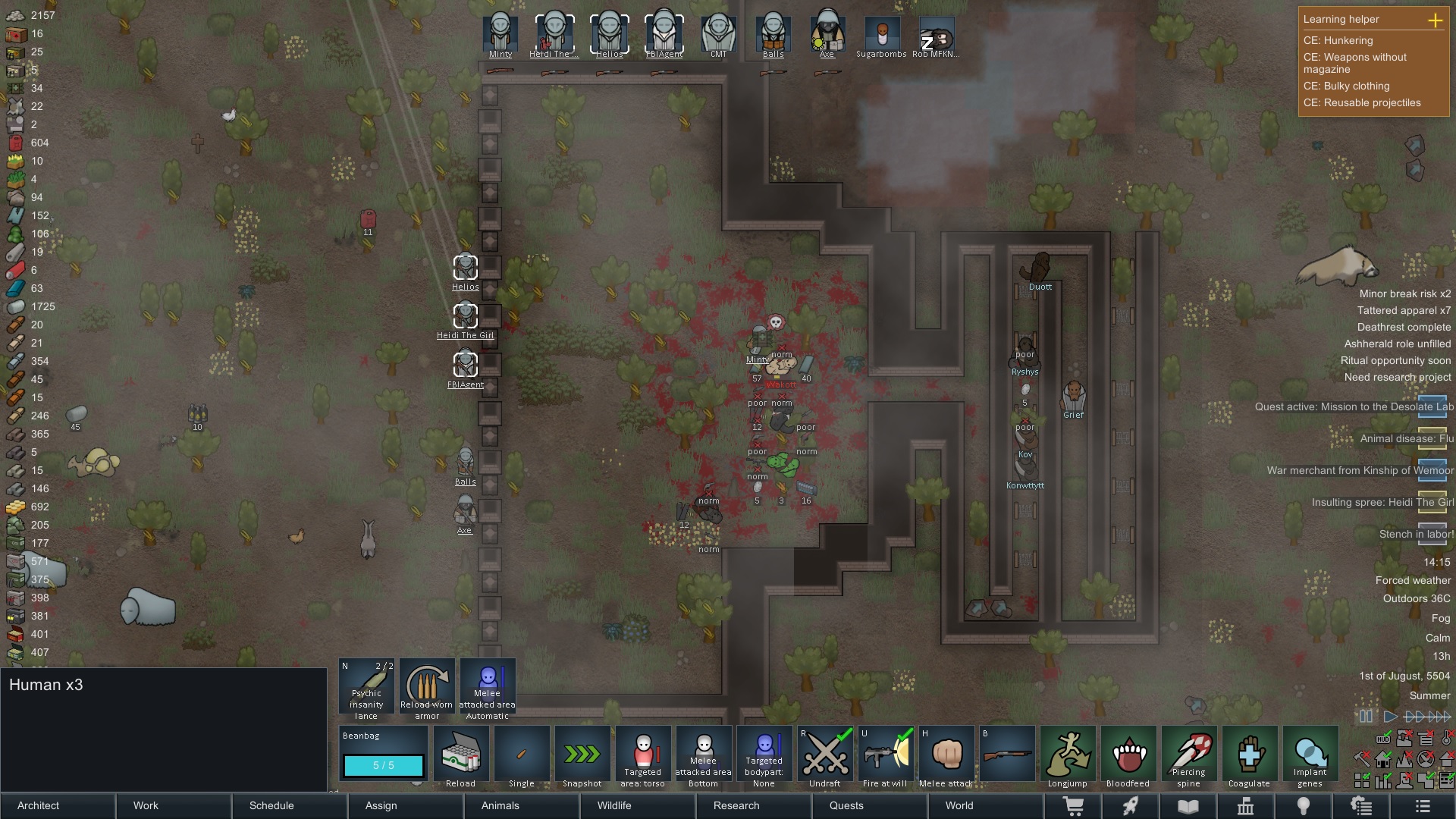Image resolution: width=1456 pixels, height=819 pixels.
Task: Pause the game speed
Action: tap(1366, 716)
